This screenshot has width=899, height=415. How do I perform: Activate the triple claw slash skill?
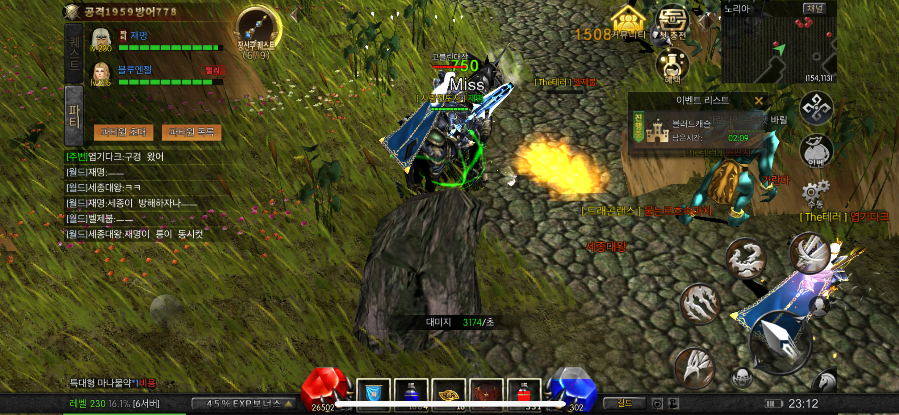(x=700, y=300)
